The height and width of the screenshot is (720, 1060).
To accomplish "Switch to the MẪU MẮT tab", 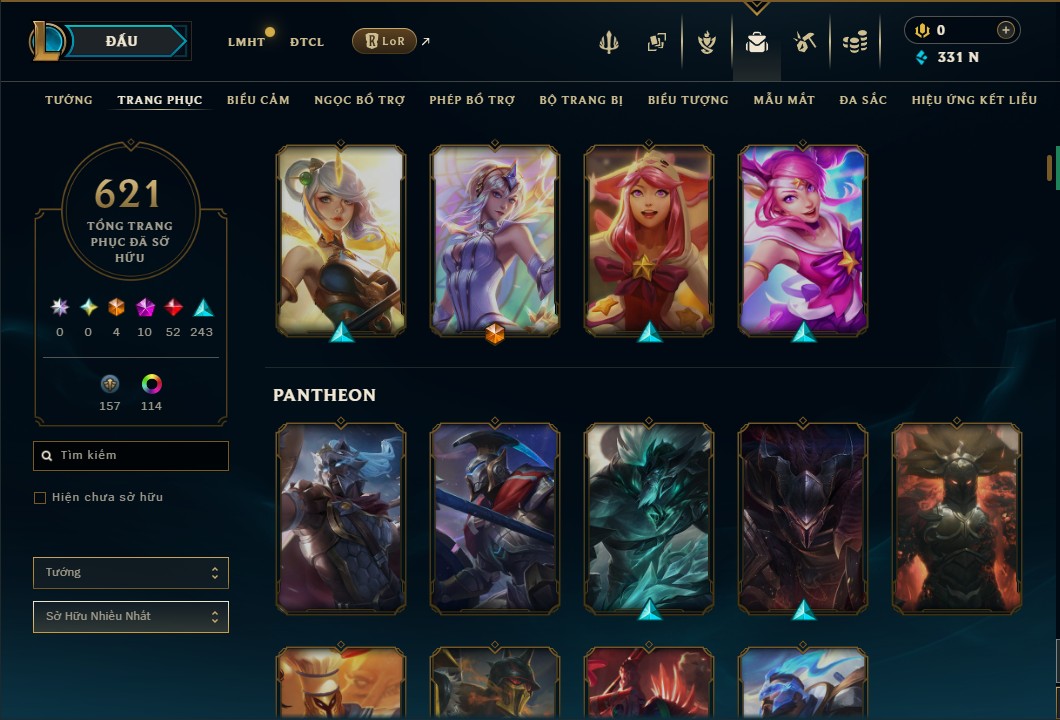I will (x=784, y=100).
